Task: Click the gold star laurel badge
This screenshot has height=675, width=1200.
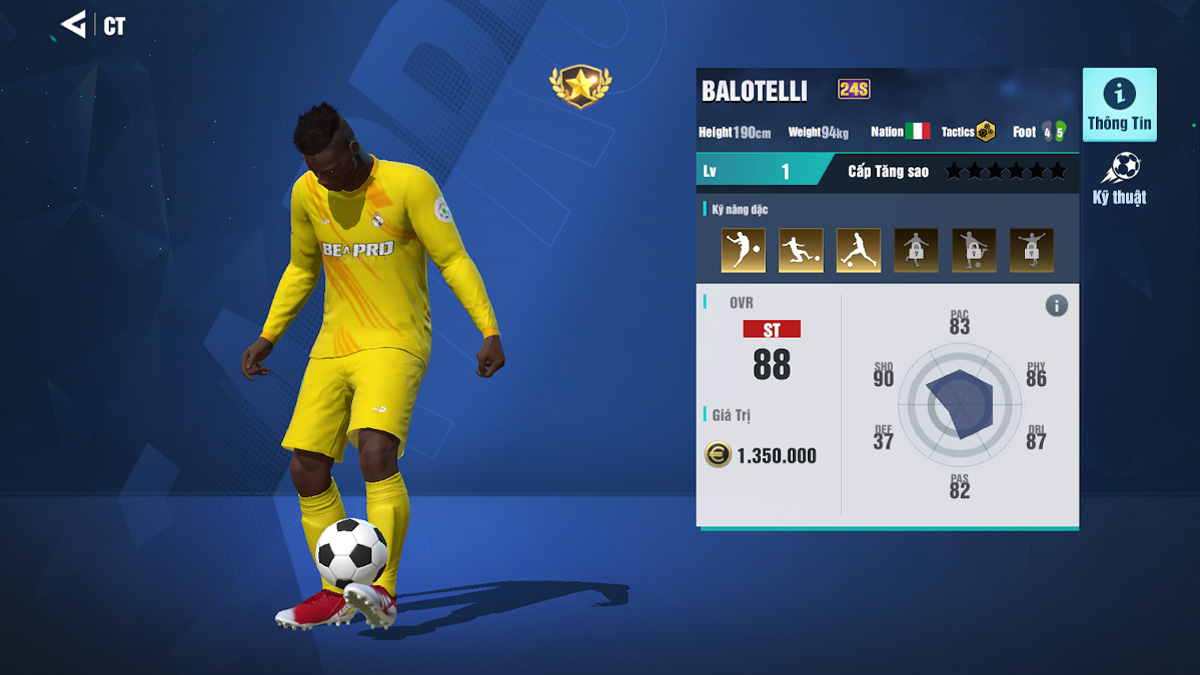Action: click(x=580, y=86)
